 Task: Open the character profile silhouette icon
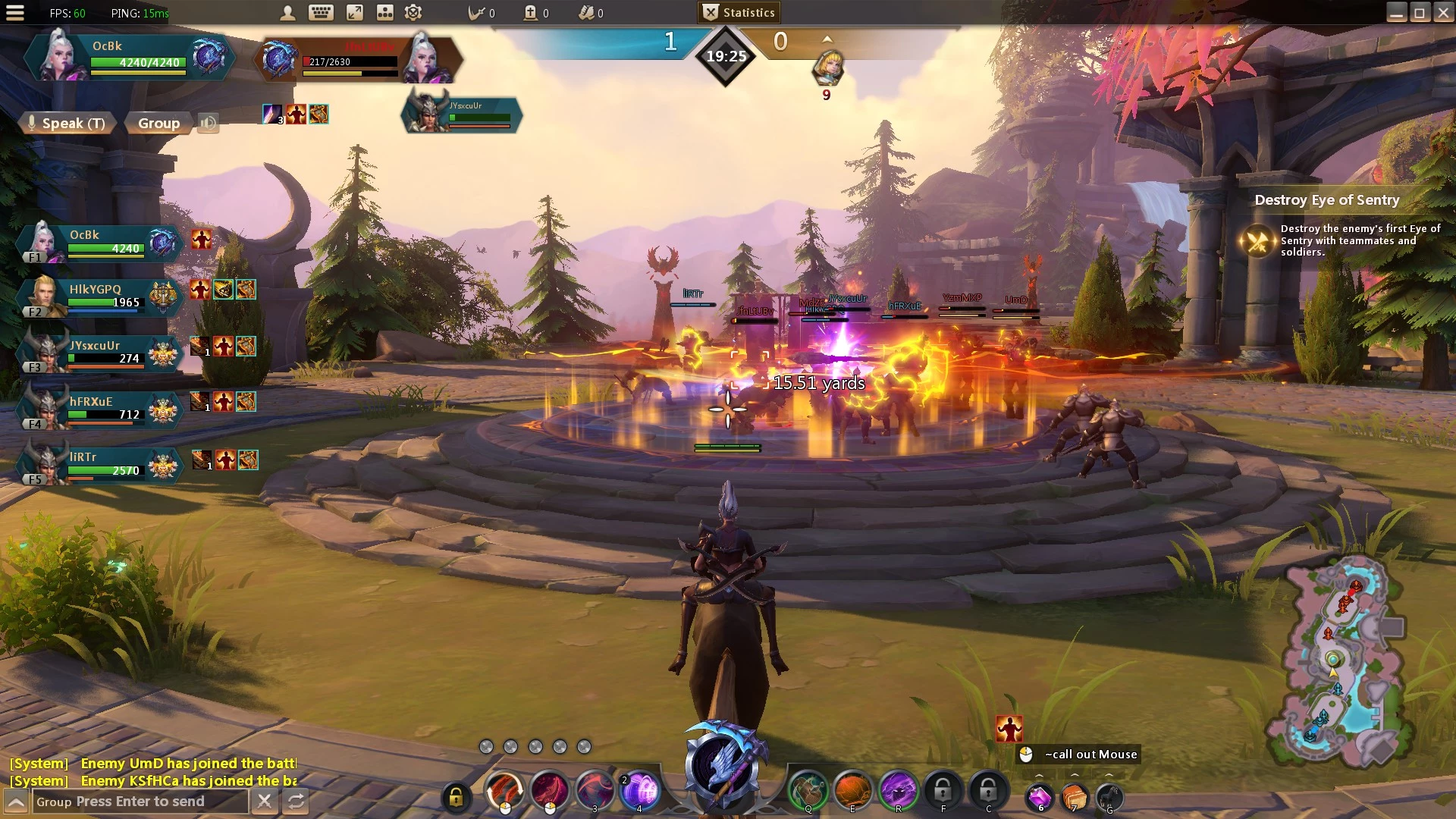coord(287,13)
